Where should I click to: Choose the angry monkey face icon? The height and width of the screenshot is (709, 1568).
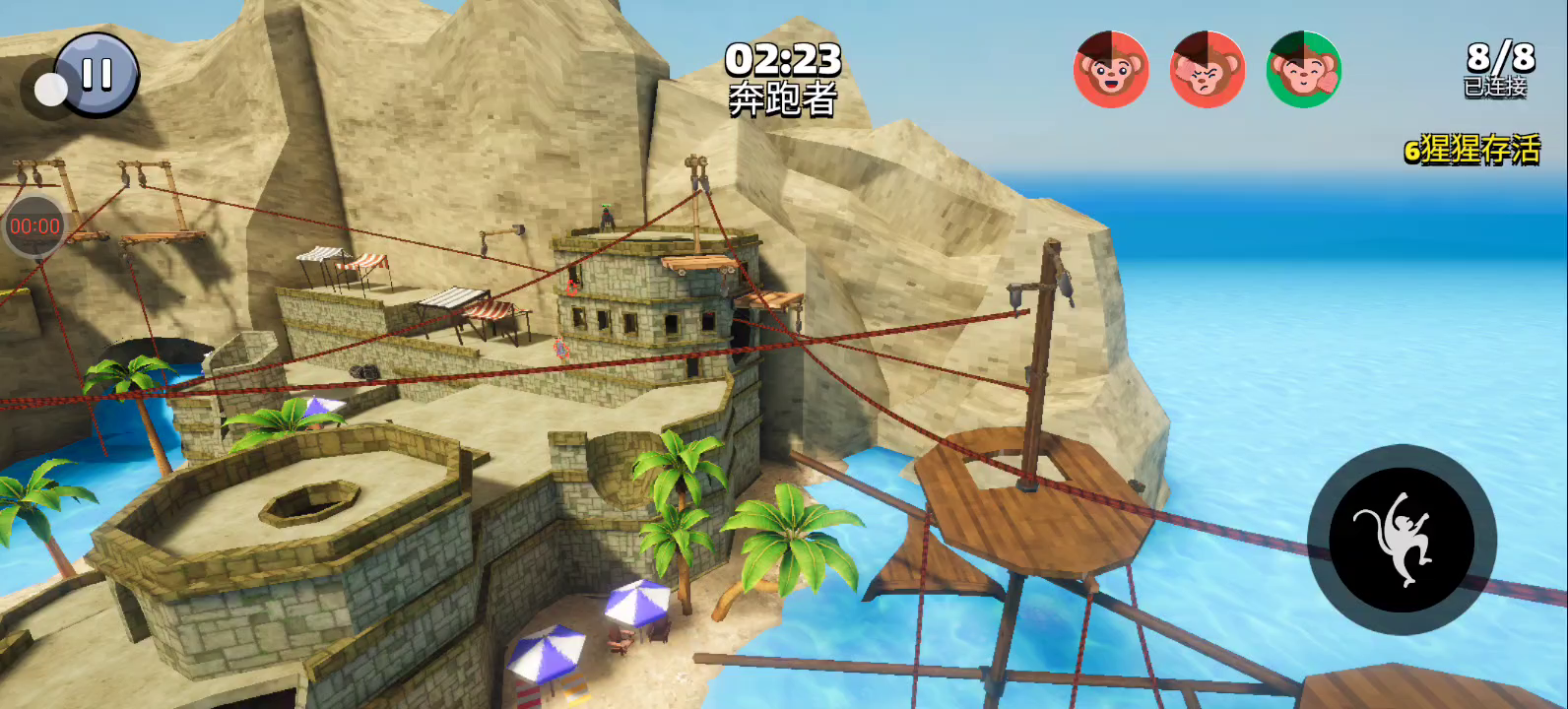pyautogui.click(x=1207, y=69)
